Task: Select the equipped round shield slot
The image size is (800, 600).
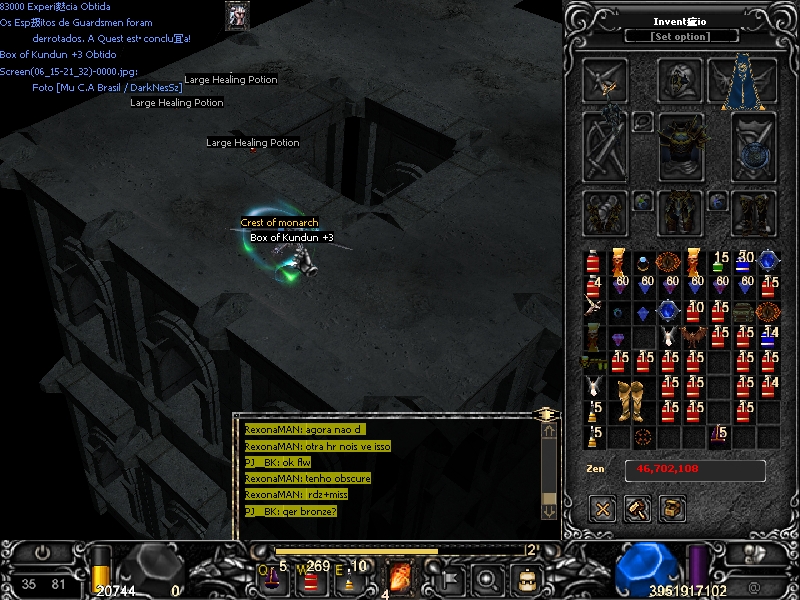Action: (x=754, y=147)
